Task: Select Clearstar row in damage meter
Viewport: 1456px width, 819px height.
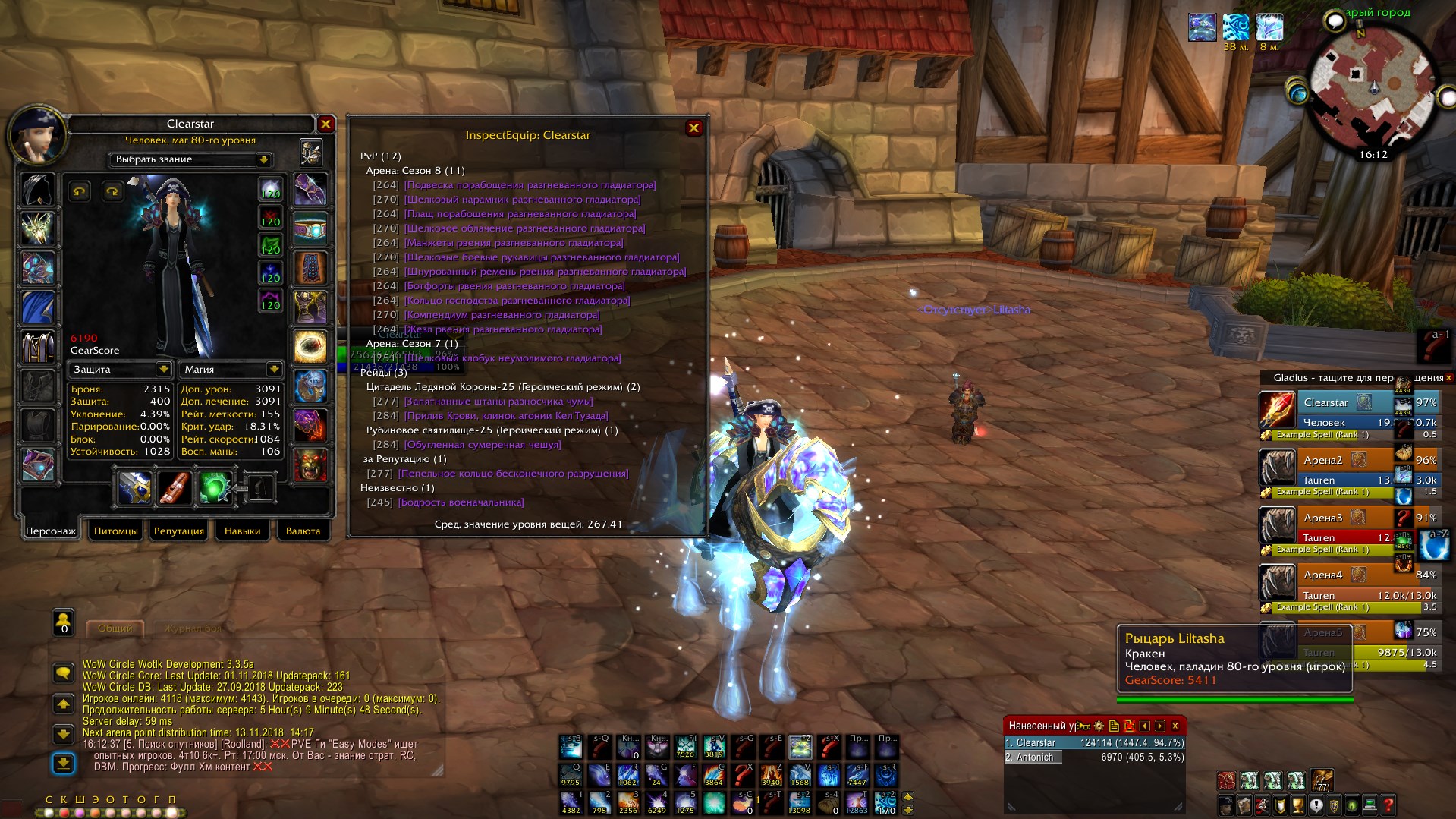Action: click(1093, 743)
